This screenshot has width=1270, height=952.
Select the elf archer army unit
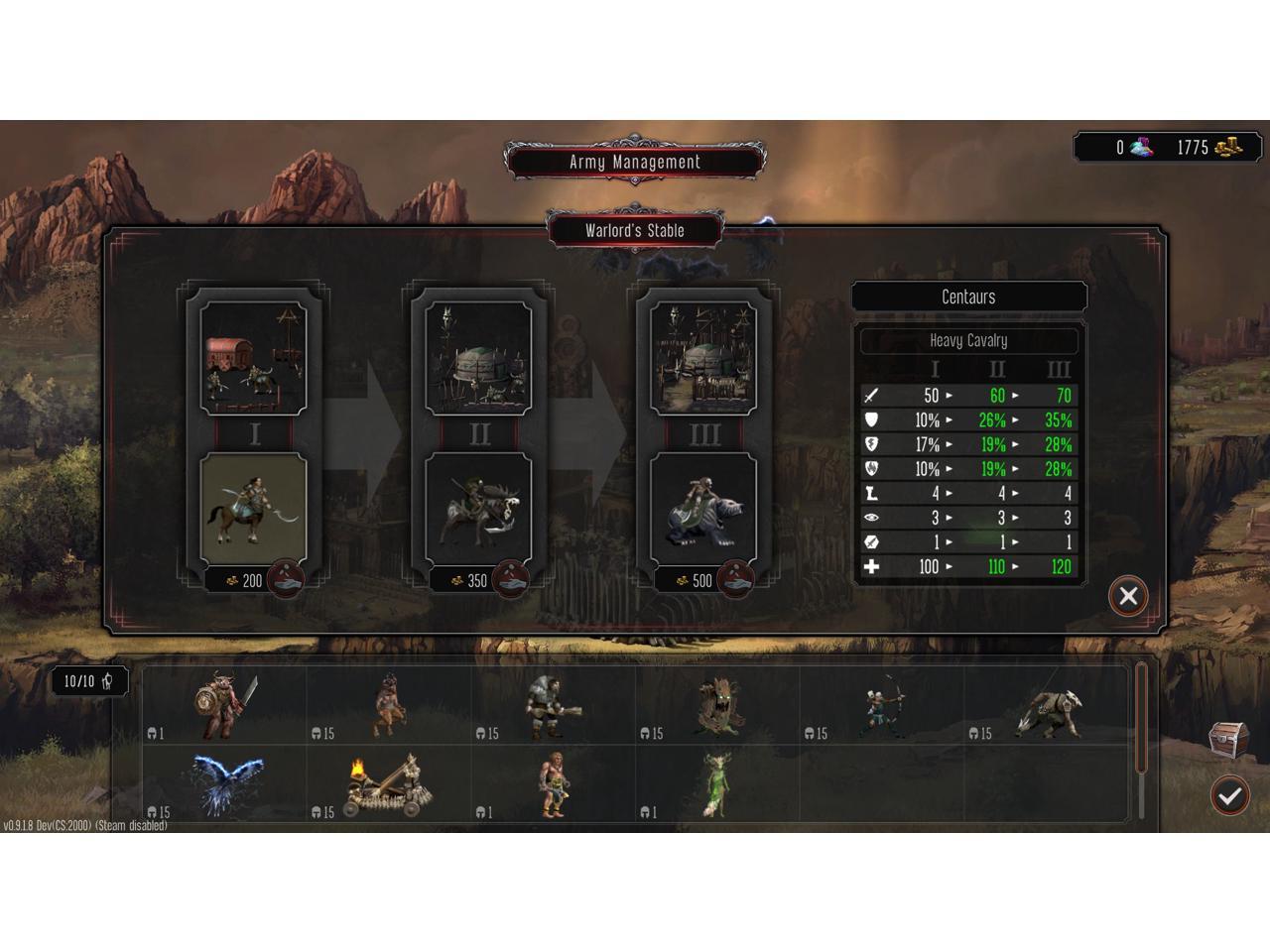click(883, 707)
